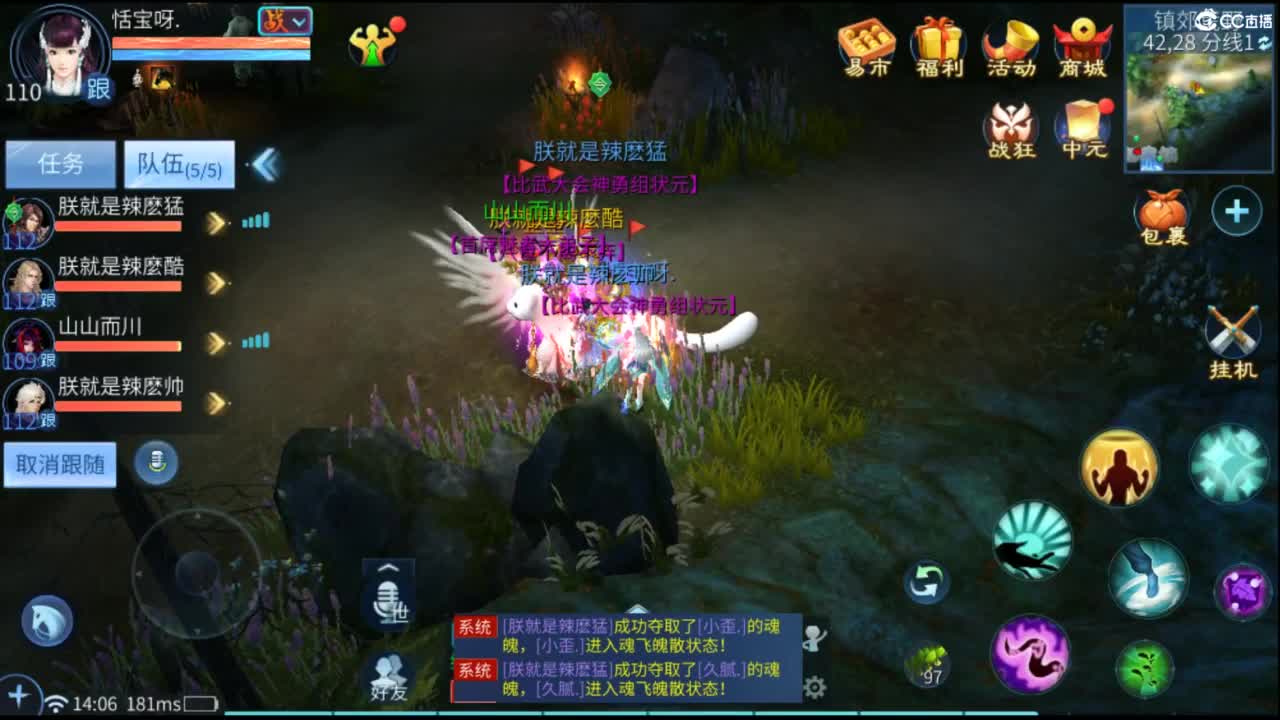Screen dimensions: 1280x720
Task: Collapse the team panel with blue chevron
Action: [265, 163]
